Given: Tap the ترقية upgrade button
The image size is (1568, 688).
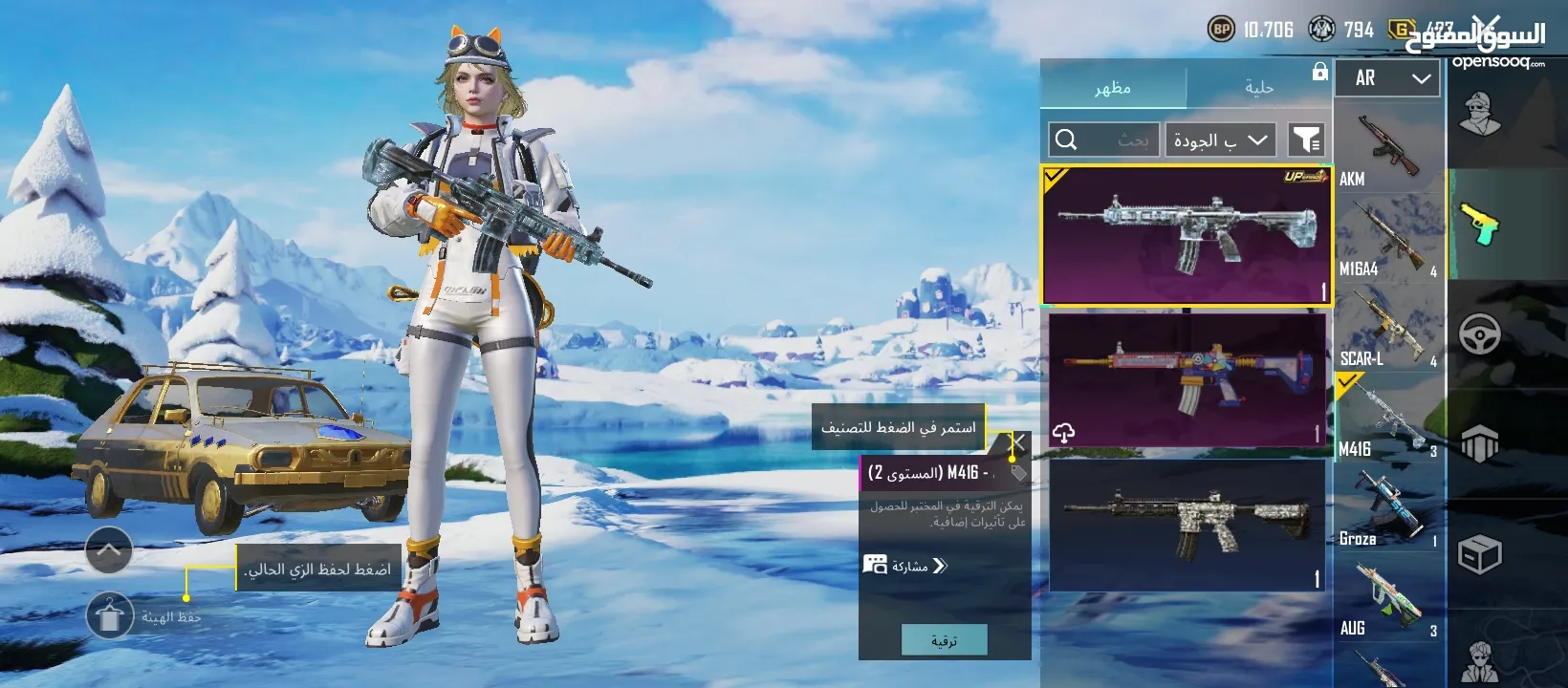Looking at the screenshot, I should pos(944,640).
